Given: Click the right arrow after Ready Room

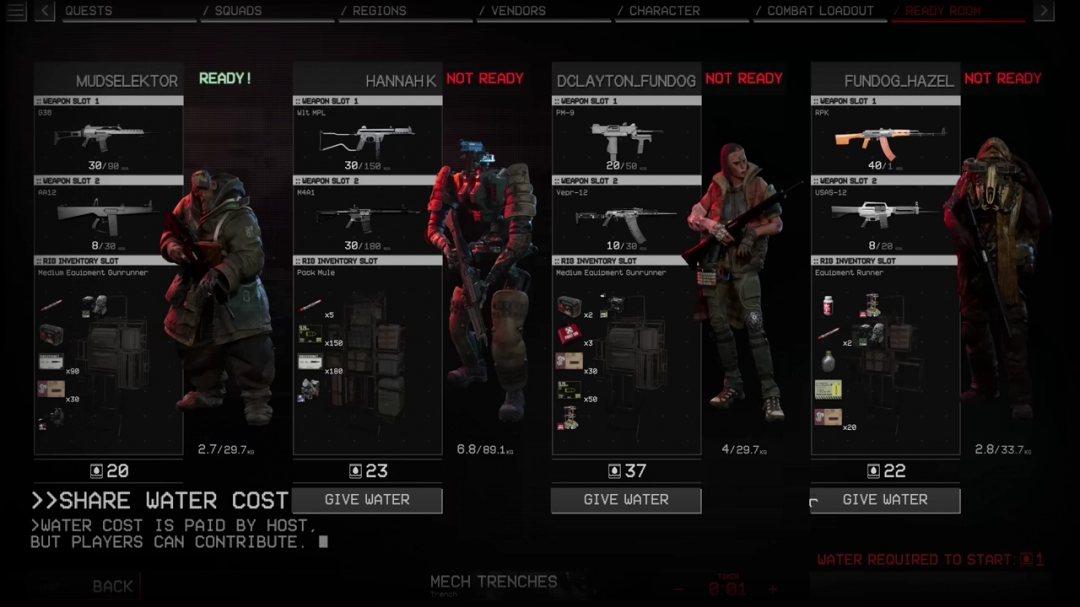Looking at the screenshot, I should pos(1043,11).
